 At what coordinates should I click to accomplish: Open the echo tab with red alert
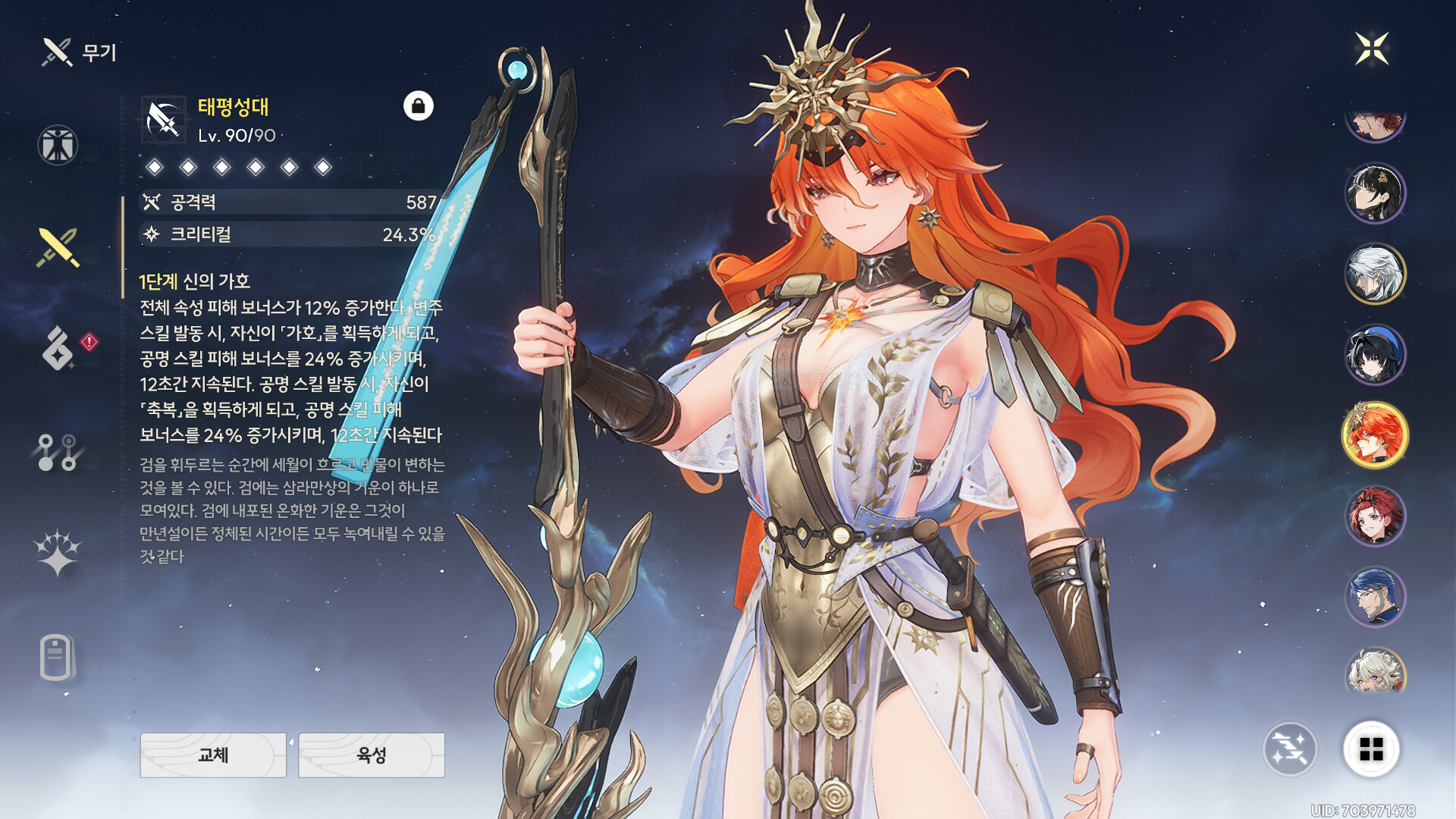59,348
